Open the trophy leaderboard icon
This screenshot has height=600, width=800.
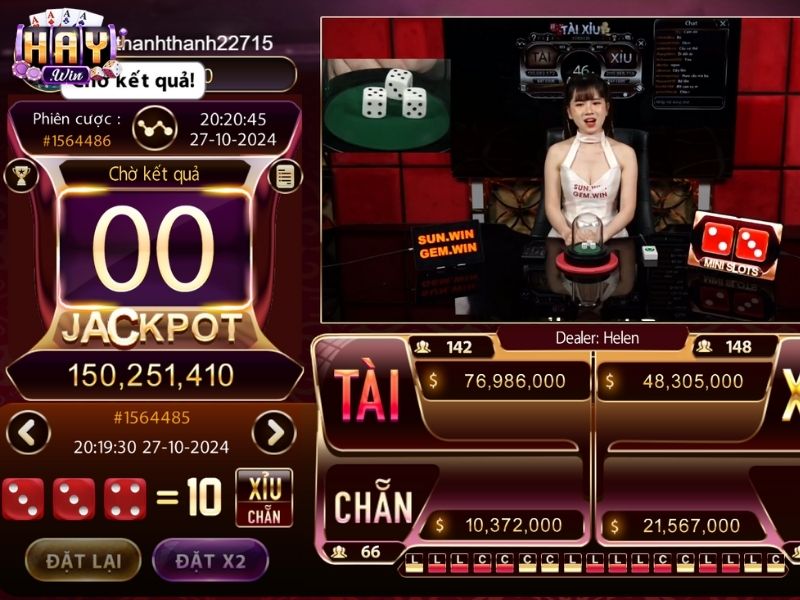pyautogui.click(x=20, y=177)
